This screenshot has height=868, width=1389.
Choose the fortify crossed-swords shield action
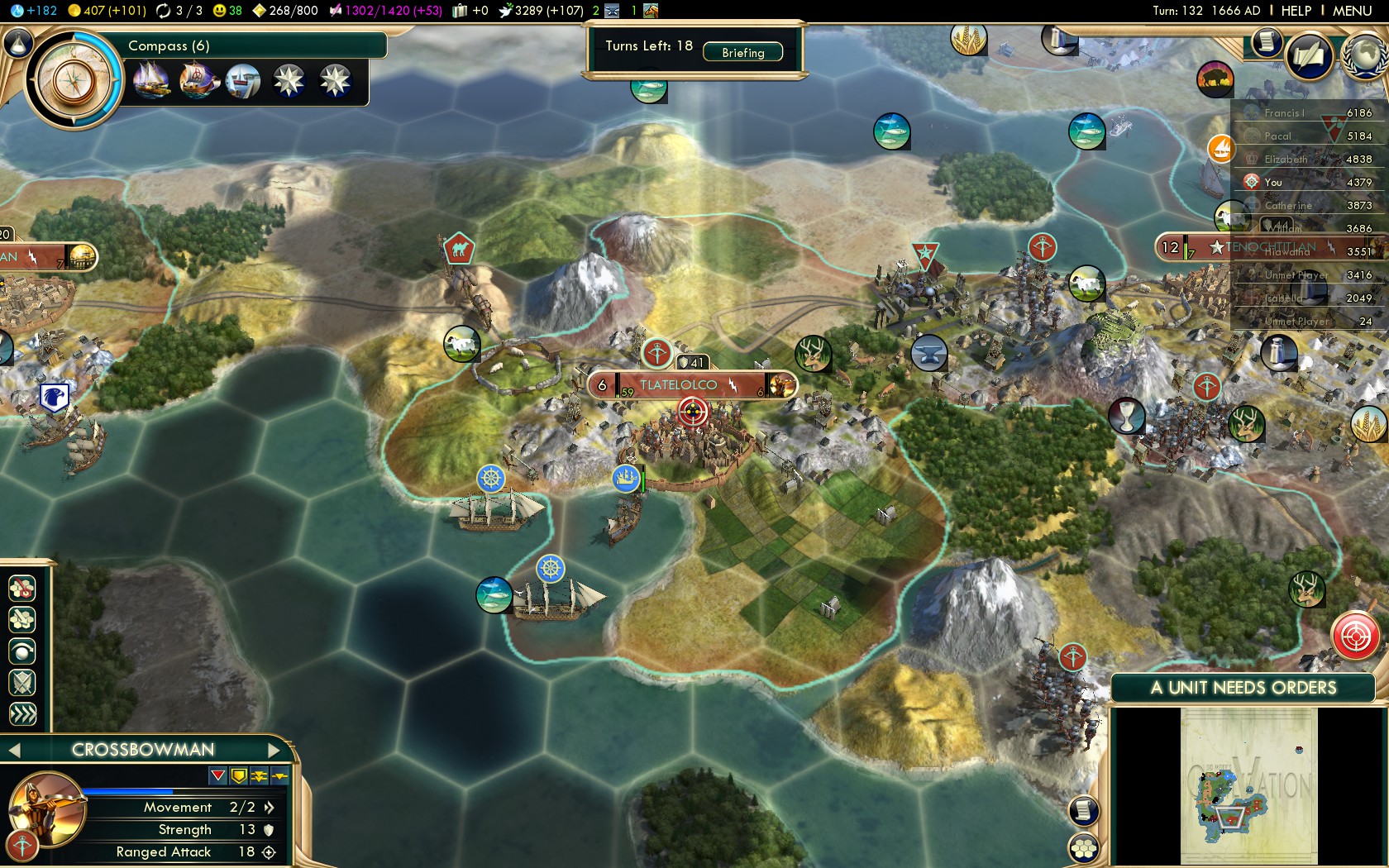[22, 683]
